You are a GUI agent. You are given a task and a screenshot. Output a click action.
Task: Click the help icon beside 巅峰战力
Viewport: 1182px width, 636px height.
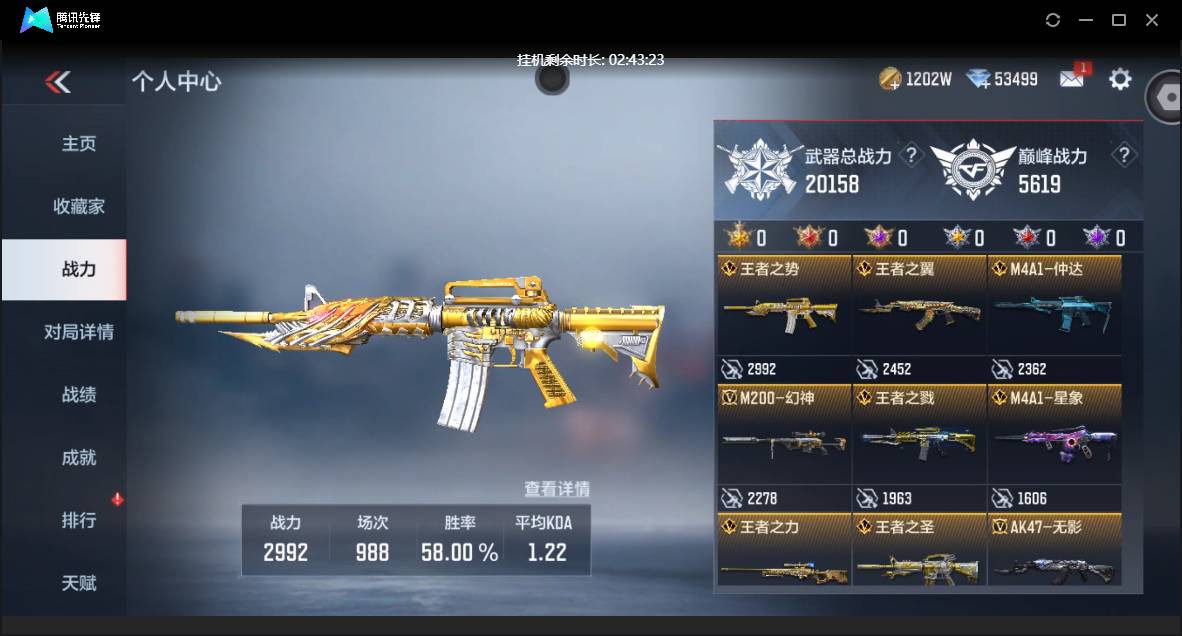point(1125,155)
